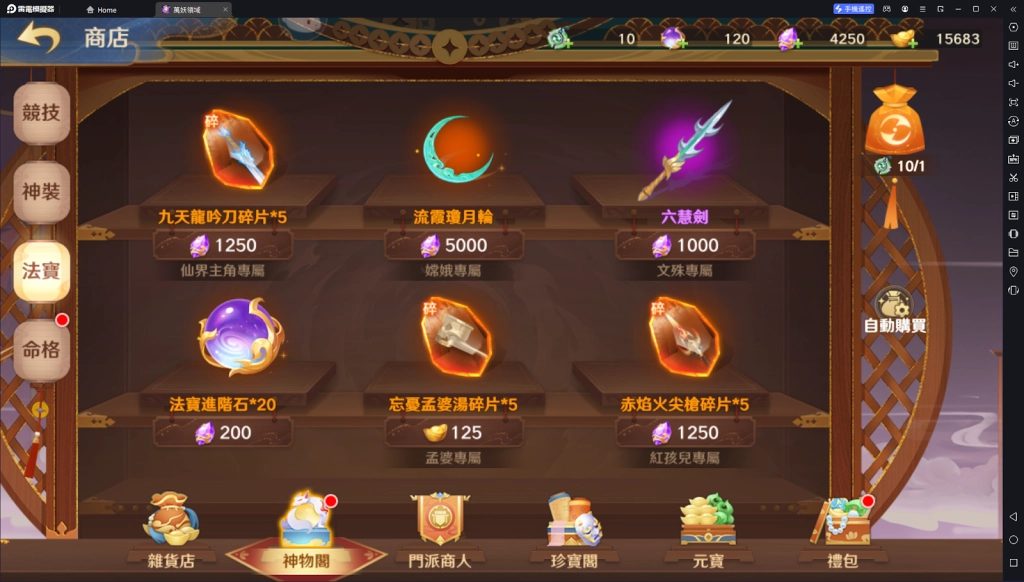Purchase 流霞瓊月輪 for 5000

pyautogui.click(x=454, y=245)
